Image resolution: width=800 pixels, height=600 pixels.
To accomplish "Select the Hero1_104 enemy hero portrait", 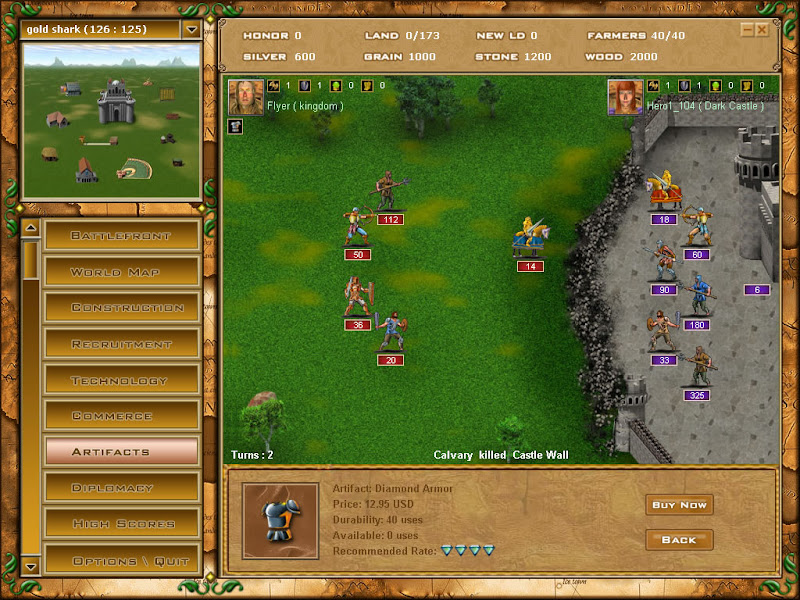I will (625, 97).
